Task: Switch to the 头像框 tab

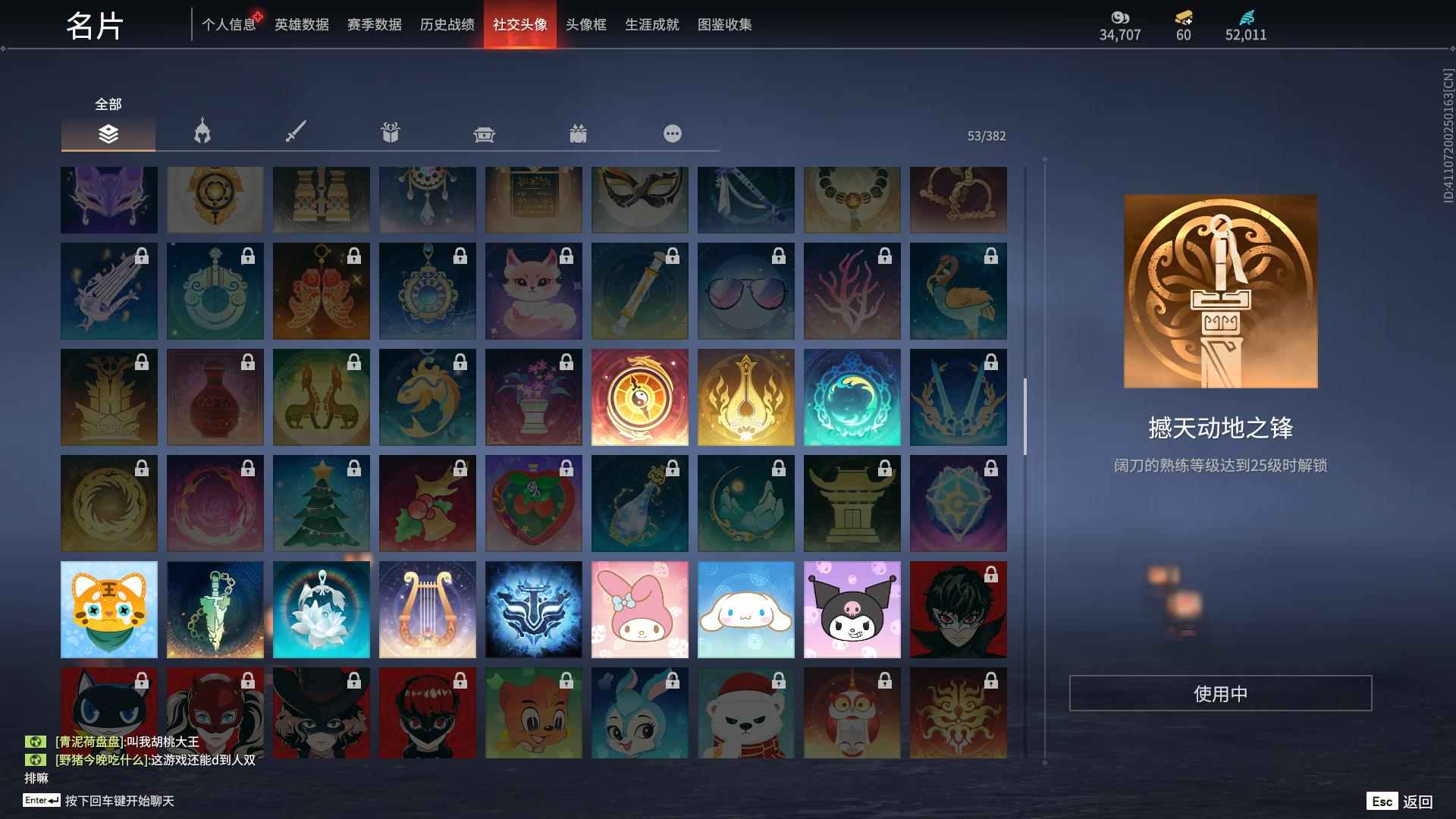Action: coord(587,24)
